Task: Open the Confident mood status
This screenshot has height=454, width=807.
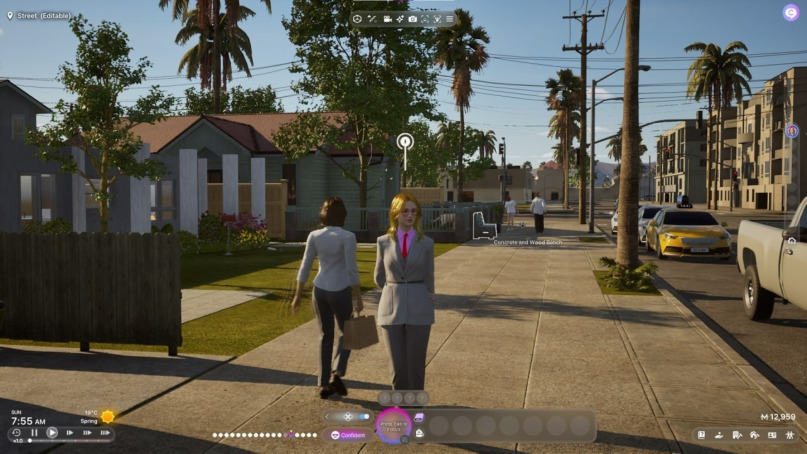Action: point(348,435)
